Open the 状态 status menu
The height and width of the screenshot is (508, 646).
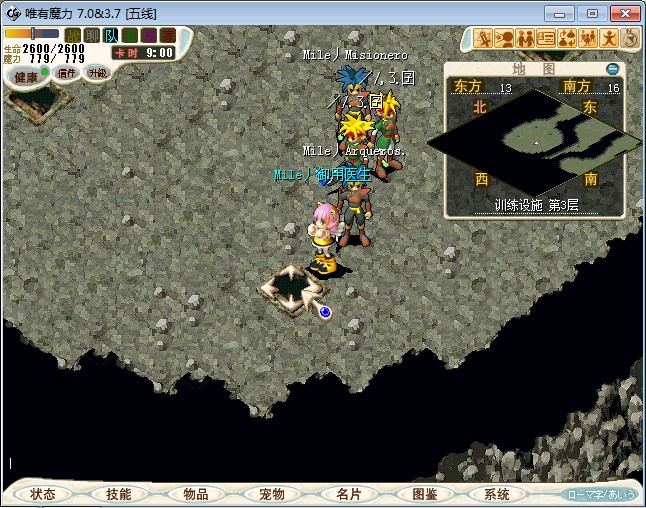[x=43, y=494]
